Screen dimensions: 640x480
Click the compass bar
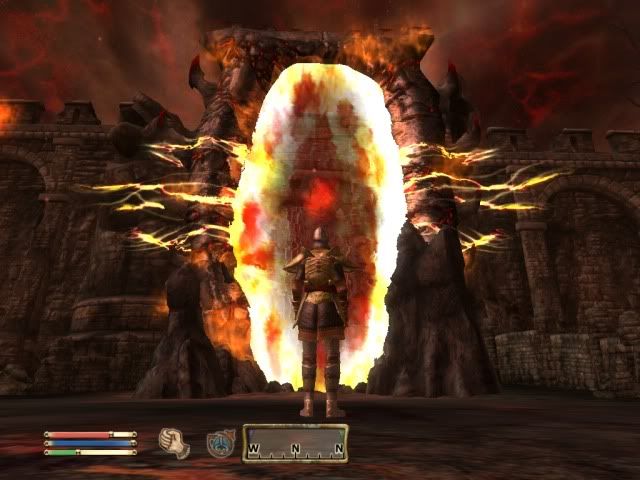click(x=295, y=443)
